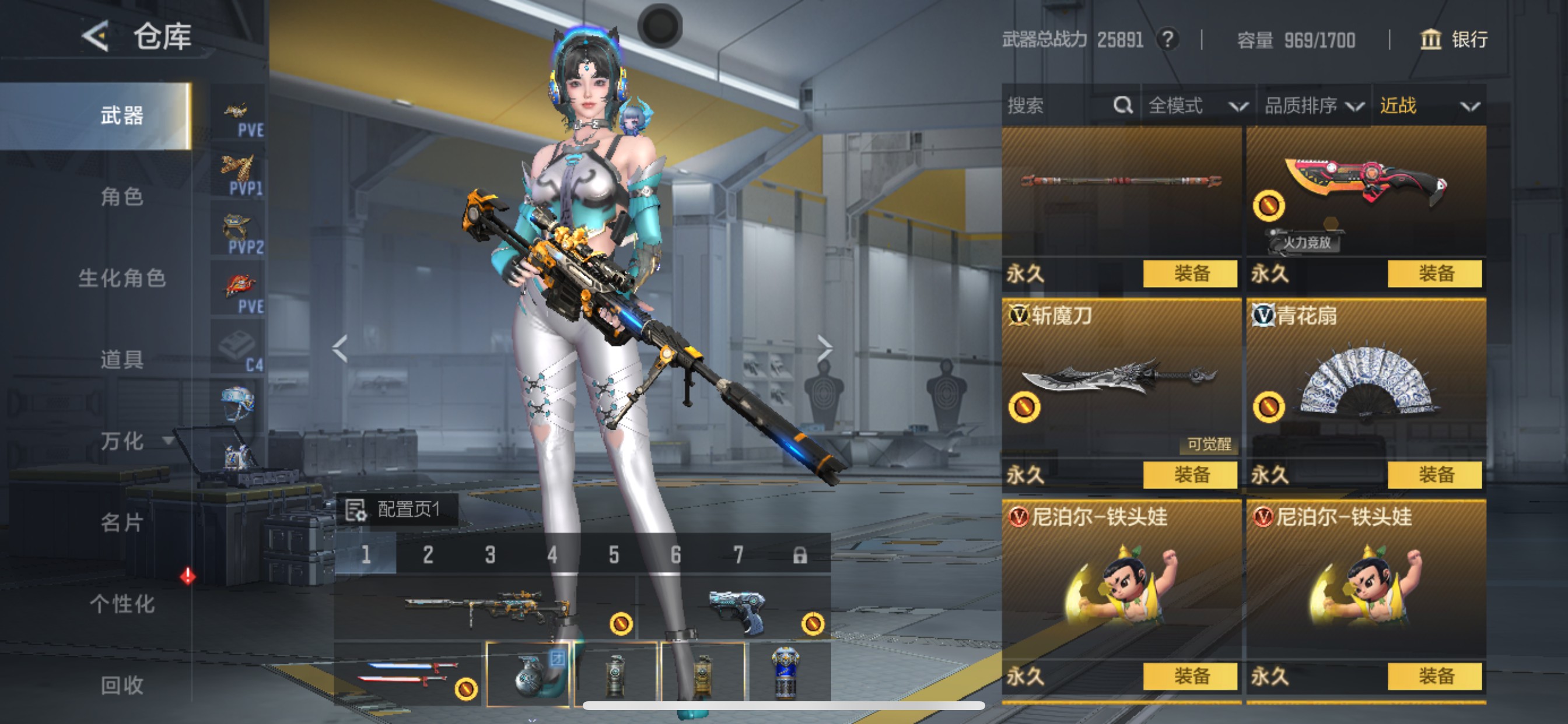
Task: Equip the 青花扇 with 装备 button
Action: [1434, 475]
